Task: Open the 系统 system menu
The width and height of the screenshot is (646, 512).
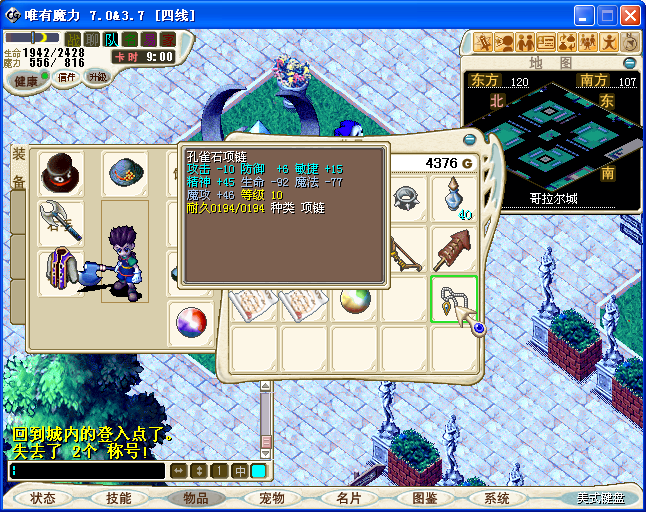Action: [496, 498]
